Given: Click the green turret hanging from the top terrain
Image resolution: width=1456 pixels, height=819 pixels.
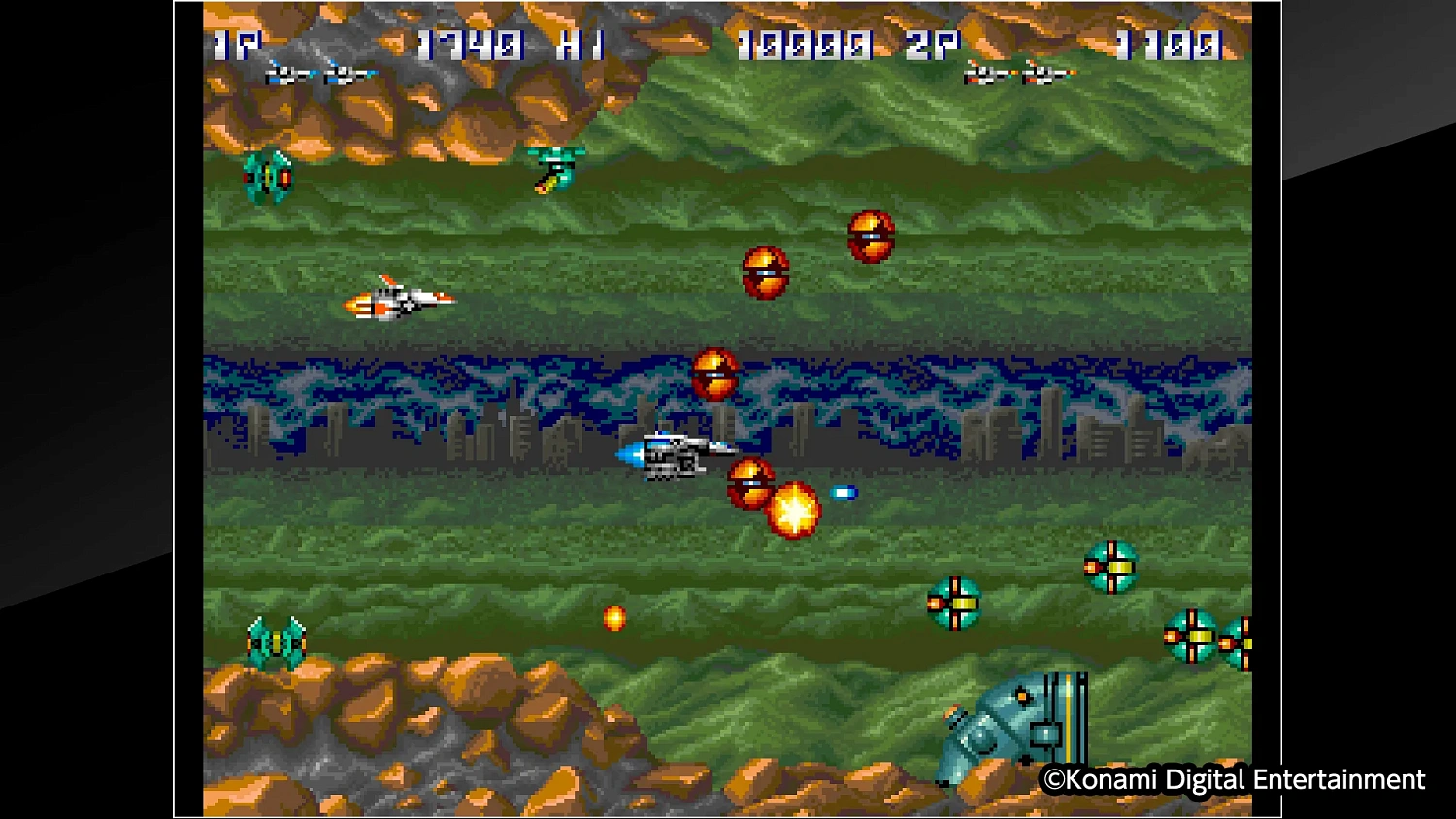Looking at the screenshot, I should [x=553, y=170].
